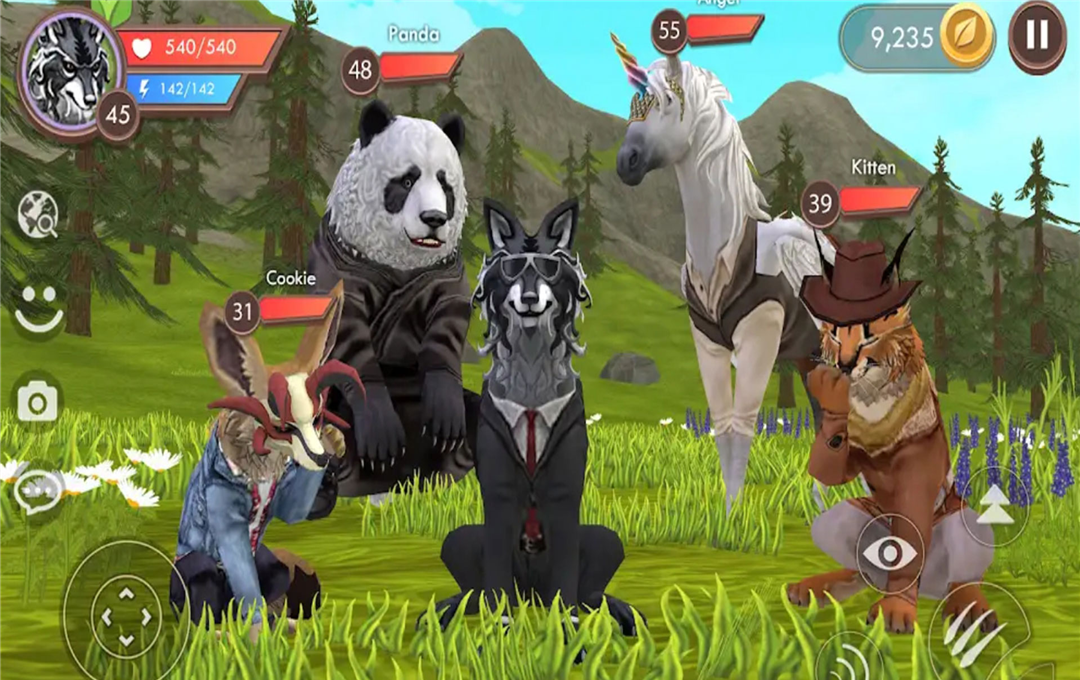
Task: Take a screenshot with the camera icon
Action: pos(38,402)
